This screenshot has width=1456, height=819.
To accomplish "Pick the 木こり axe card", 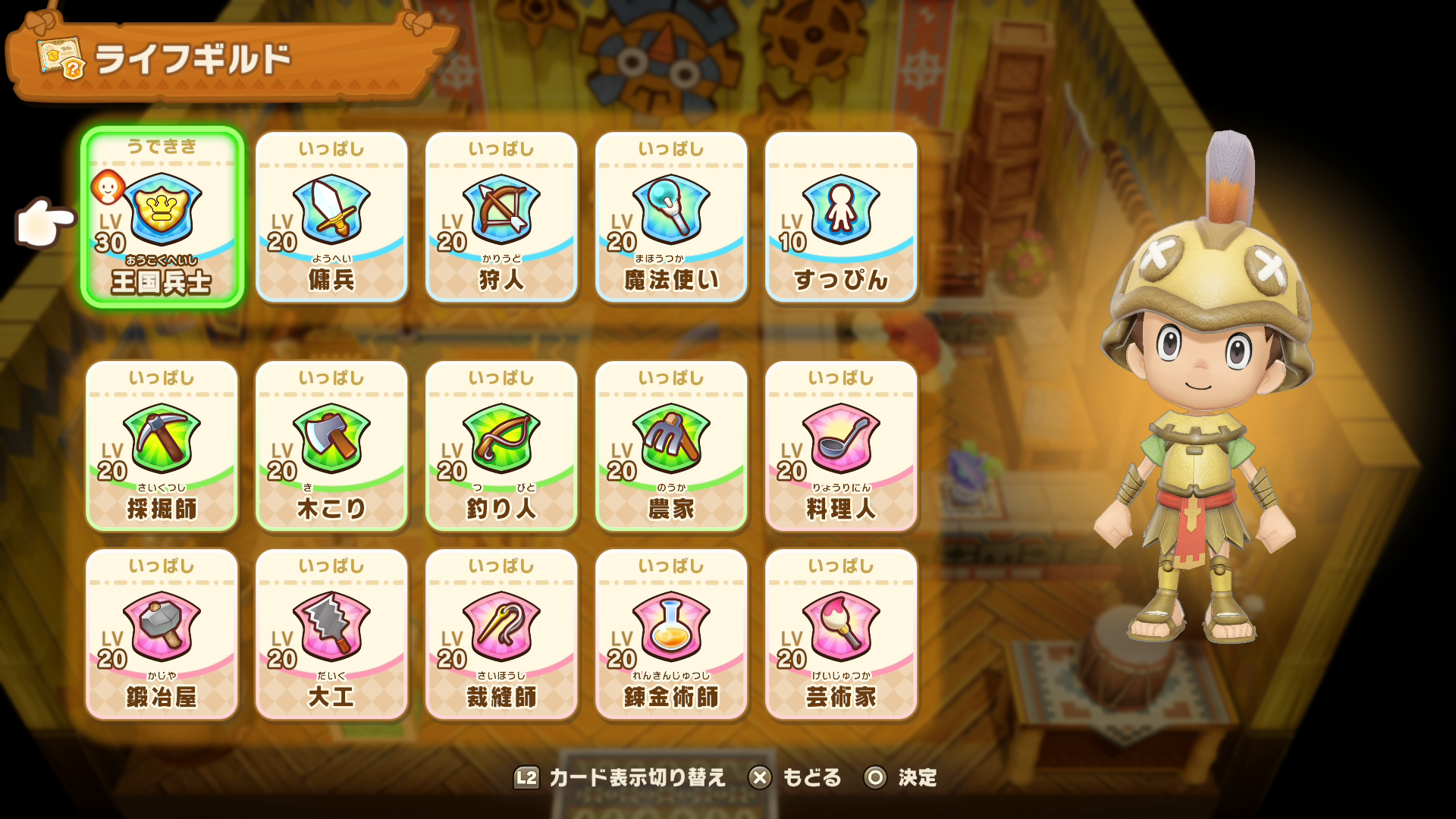I will 331,446.
